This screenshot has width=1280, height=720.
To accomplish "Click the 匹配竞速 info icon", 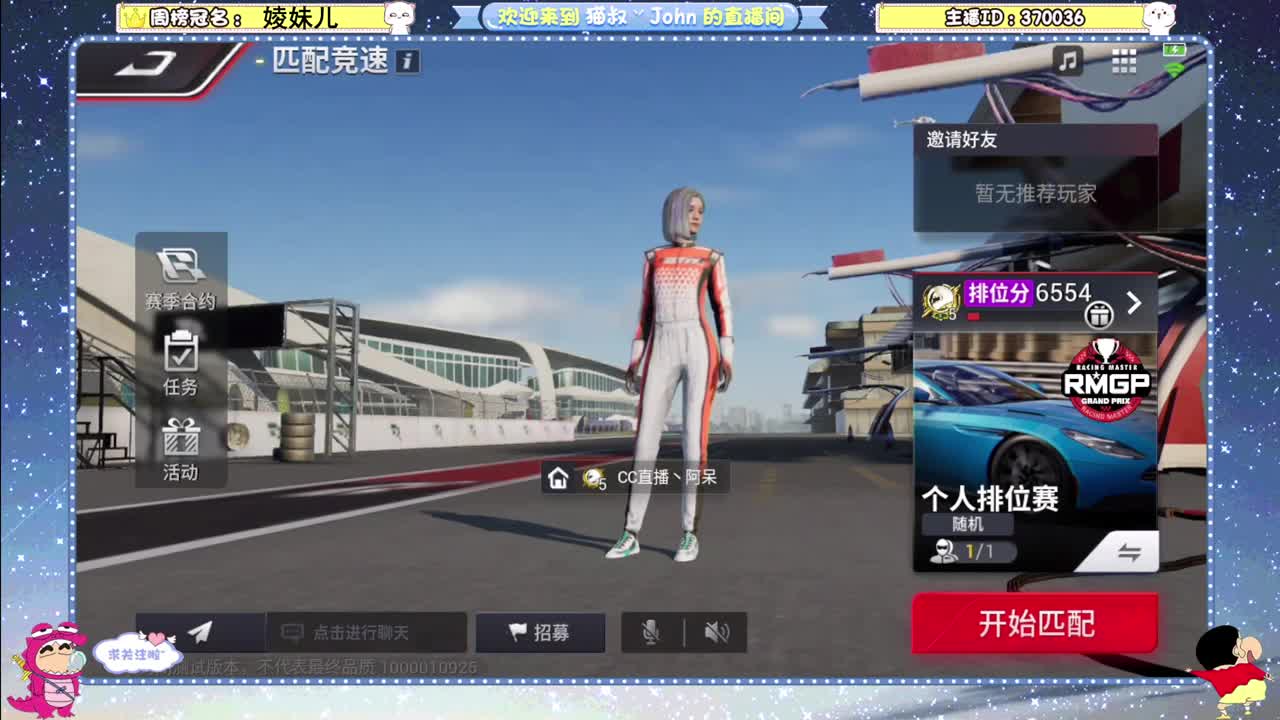I will [410, 61].
